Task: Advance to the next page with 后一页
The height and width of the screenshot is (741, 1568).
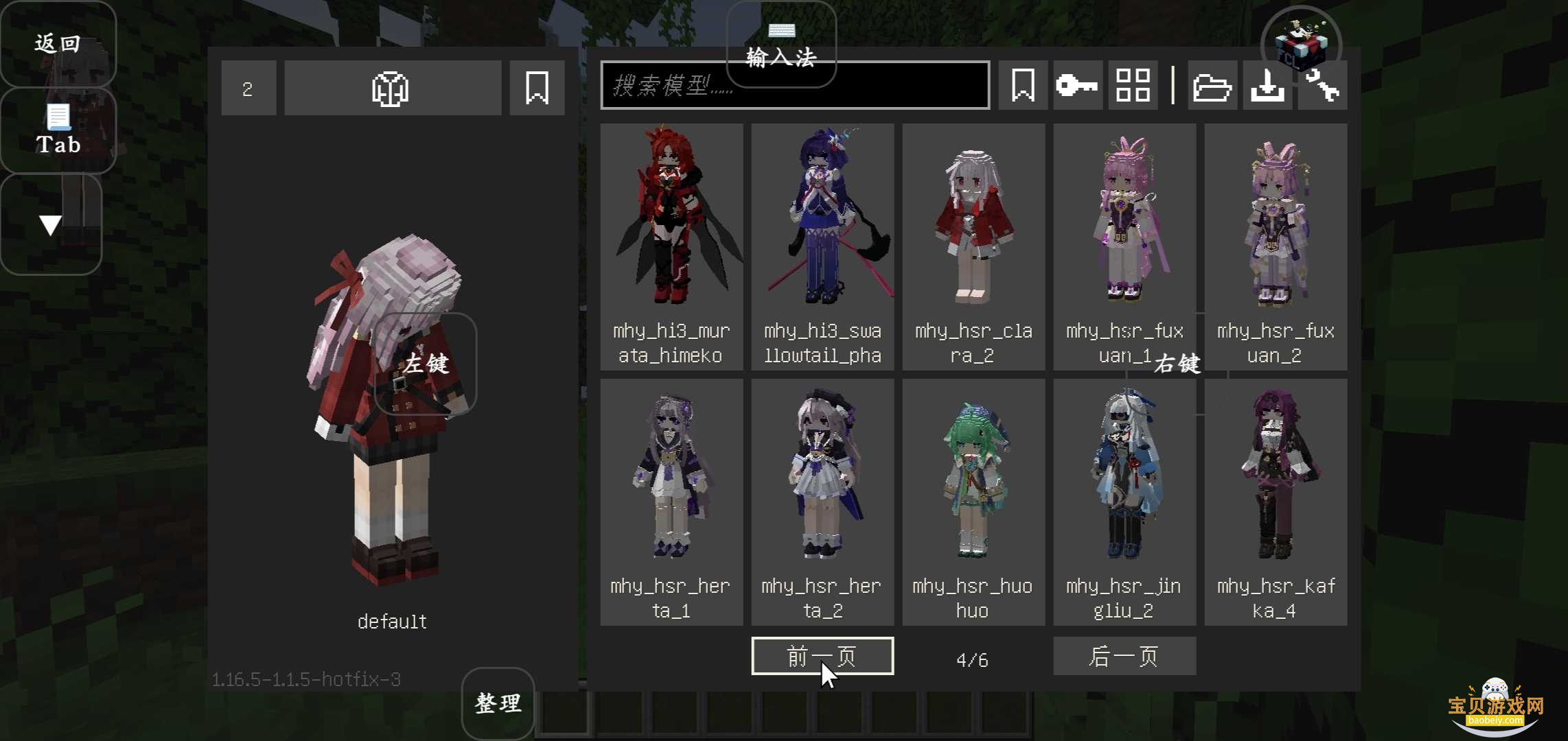Action: (1125, 656)
